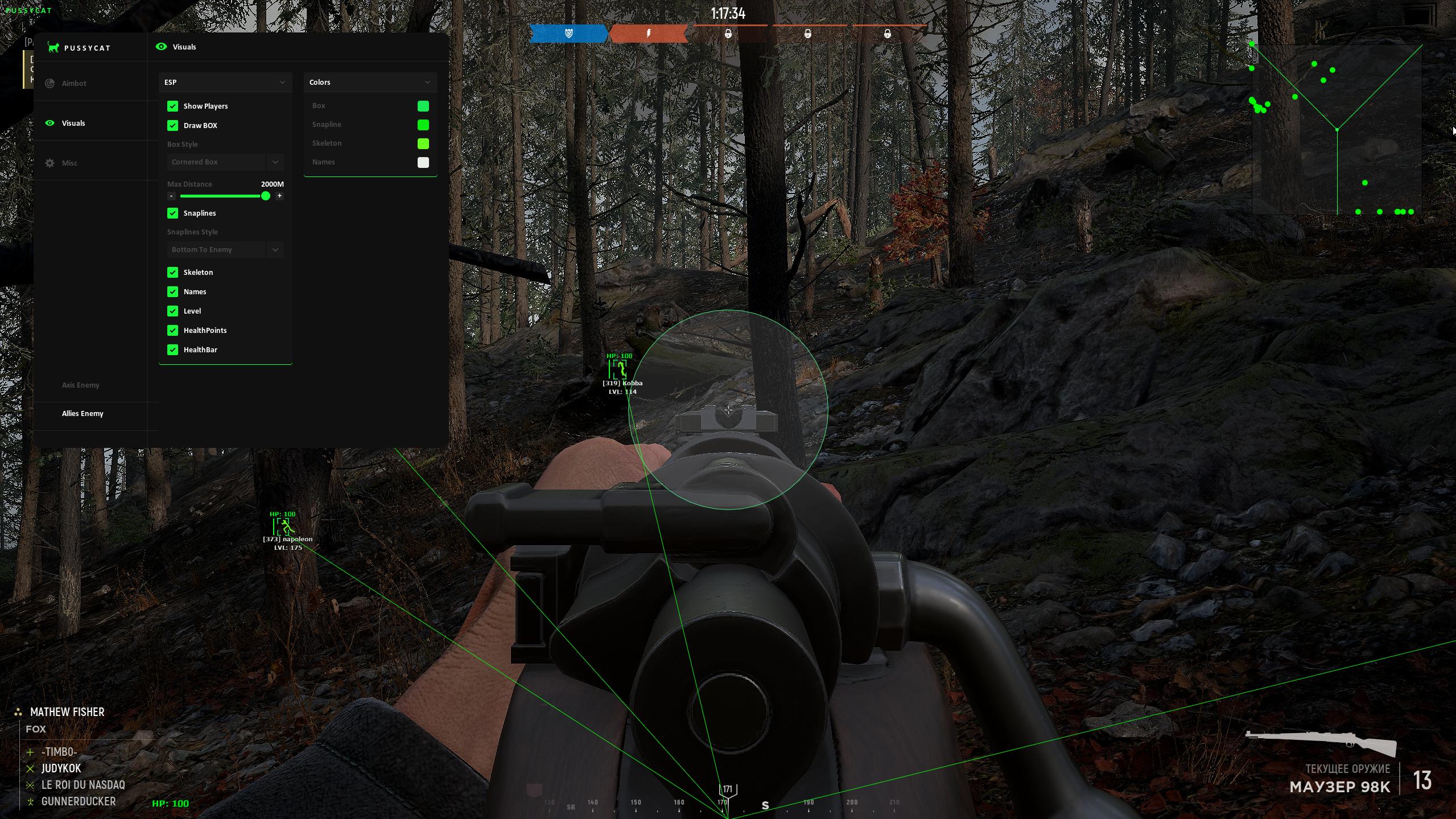Viewport: 1456px width, 819px height.
Task: Pick the Box color swatch
Action: pyautogui.click(x=423, y=106)
